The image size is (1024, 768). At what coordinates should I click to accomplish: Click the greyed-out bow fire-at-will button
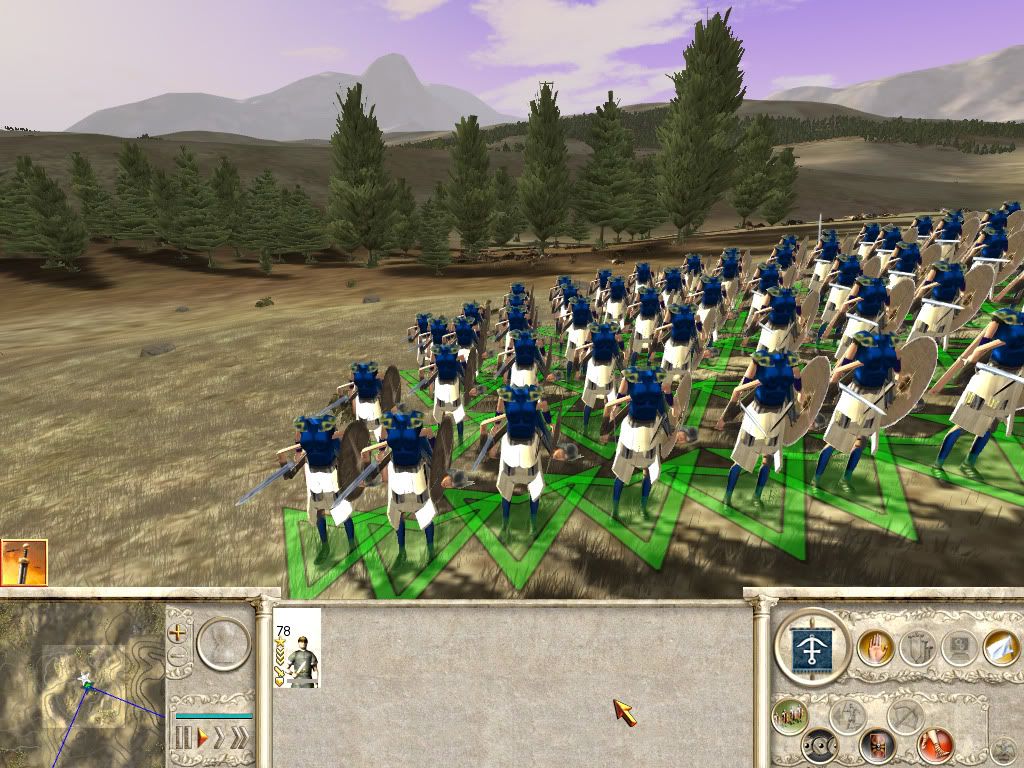[906, 715]
